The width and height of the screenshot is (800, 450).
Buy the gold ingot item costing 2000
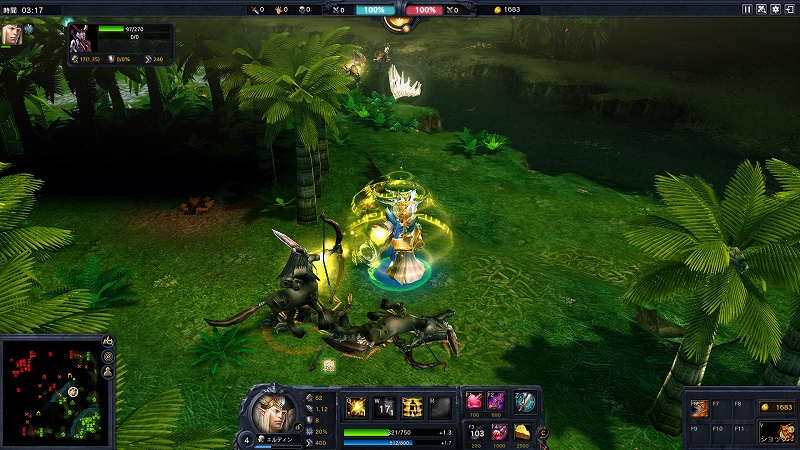(x=522, y=431)
